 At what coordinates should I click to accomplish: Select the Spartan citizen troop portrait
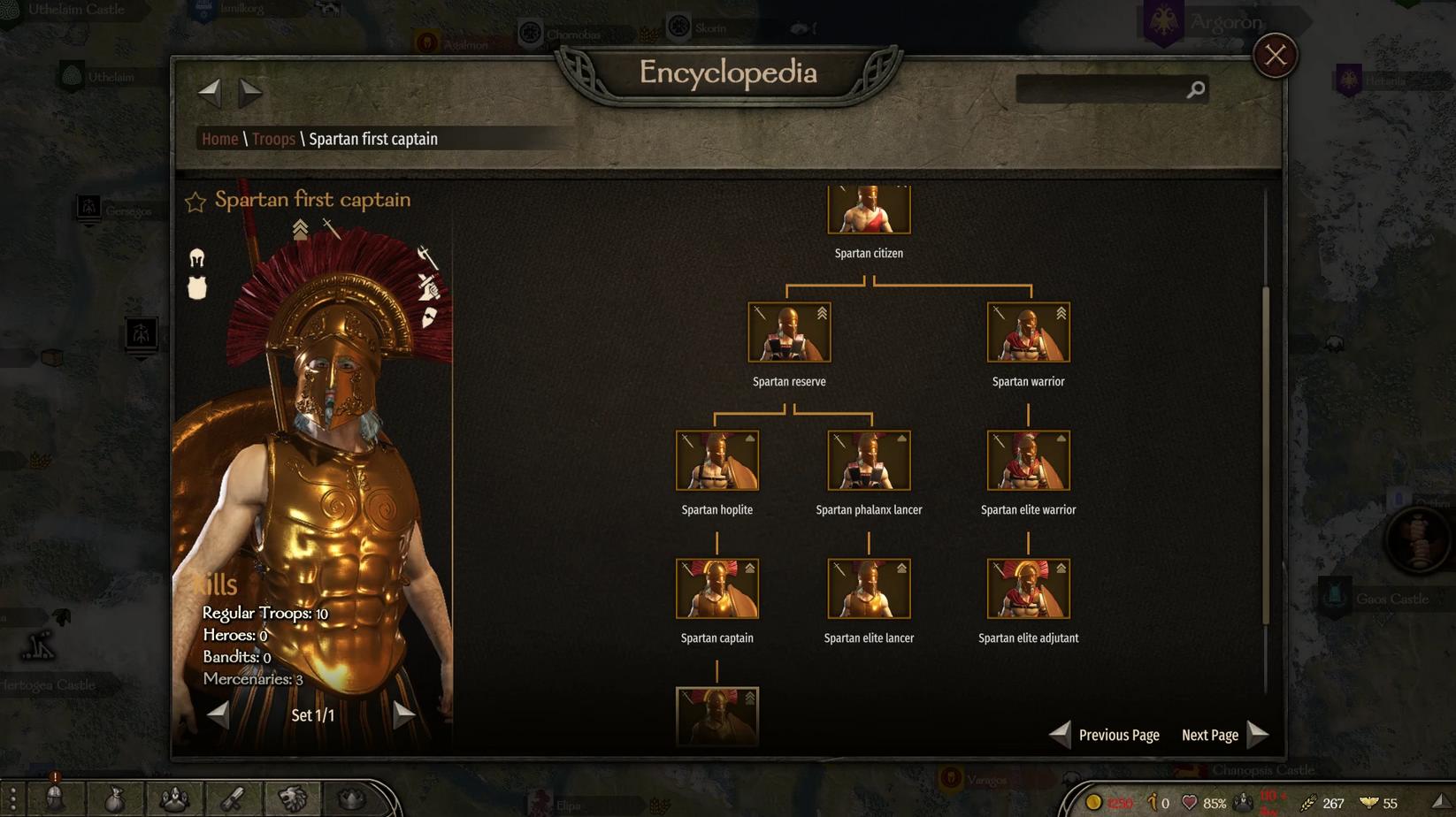869,210
